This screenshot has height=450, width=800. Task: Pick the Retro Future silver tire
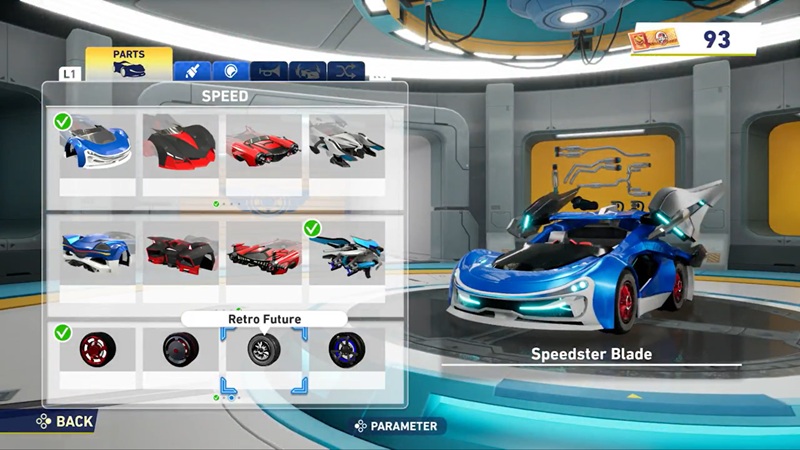tap(264, 350)
